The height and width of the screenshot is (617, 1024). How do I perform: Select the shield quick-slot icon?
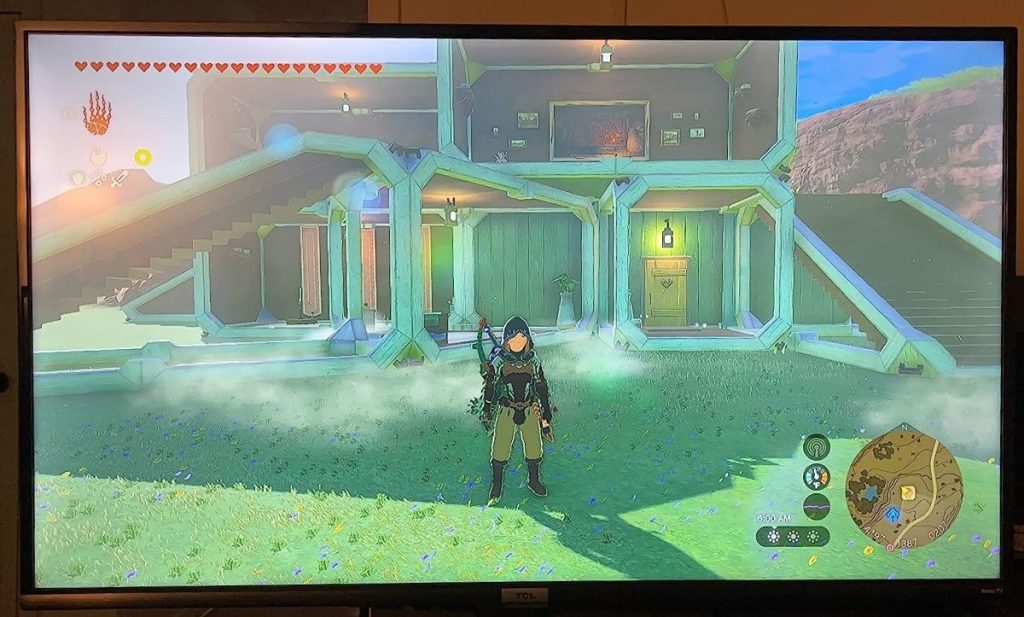click(x=77, y=178)
